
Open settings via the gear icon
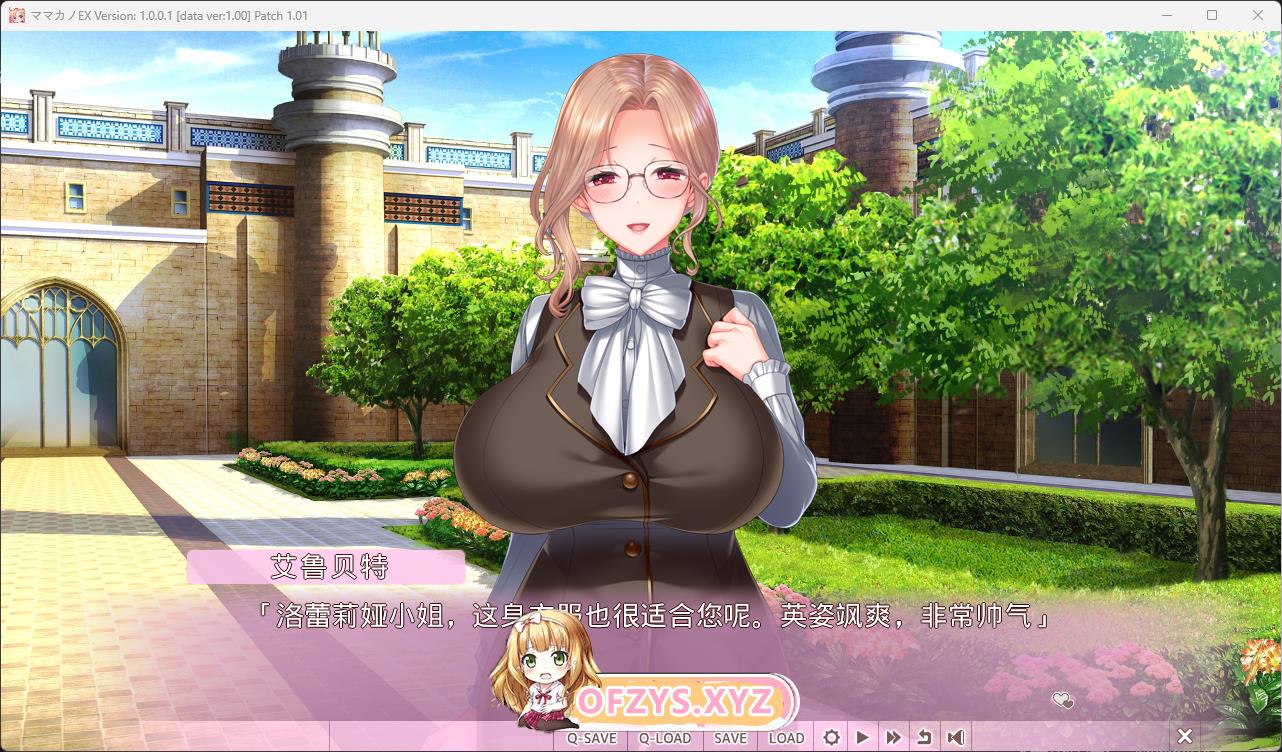[831, 738]
